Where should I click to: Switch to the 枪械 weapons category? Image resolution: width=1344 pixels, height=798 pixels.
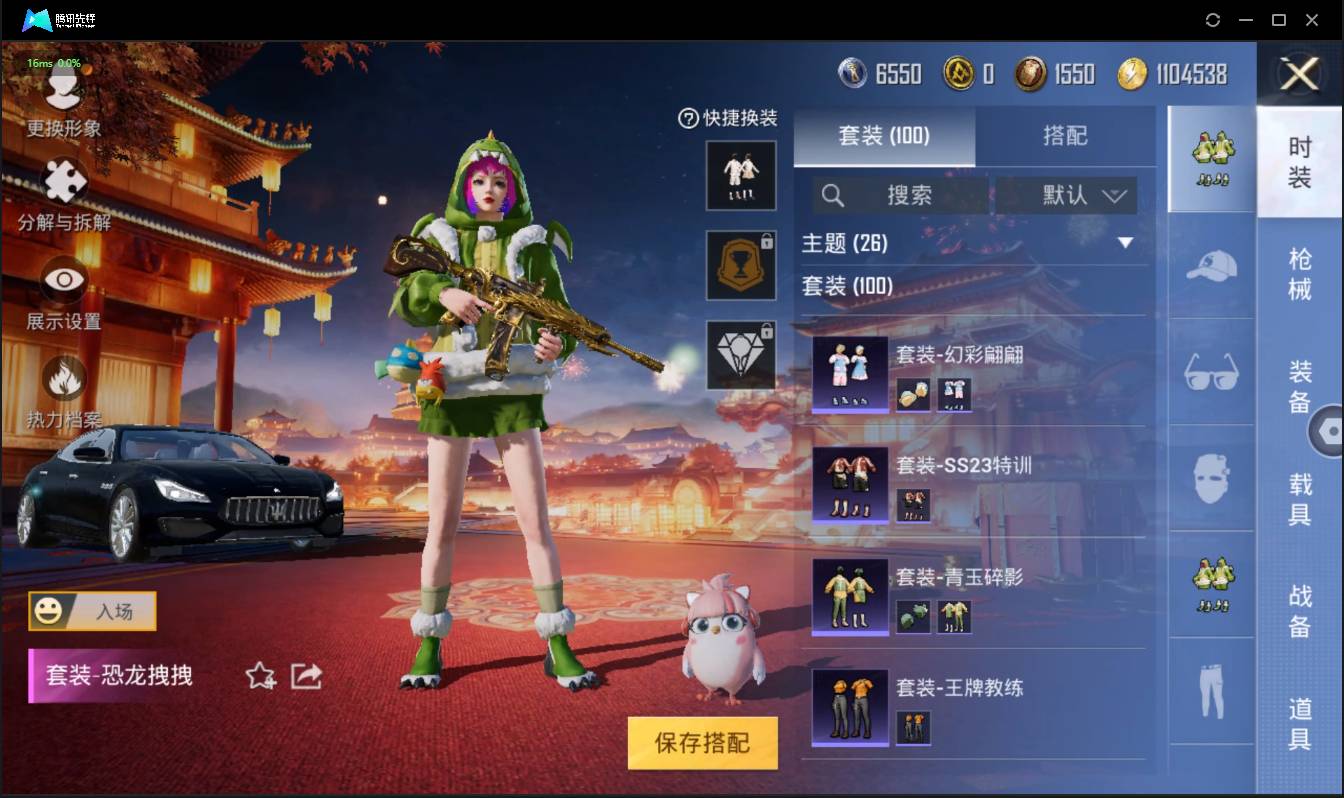(x=1301, y=271)
